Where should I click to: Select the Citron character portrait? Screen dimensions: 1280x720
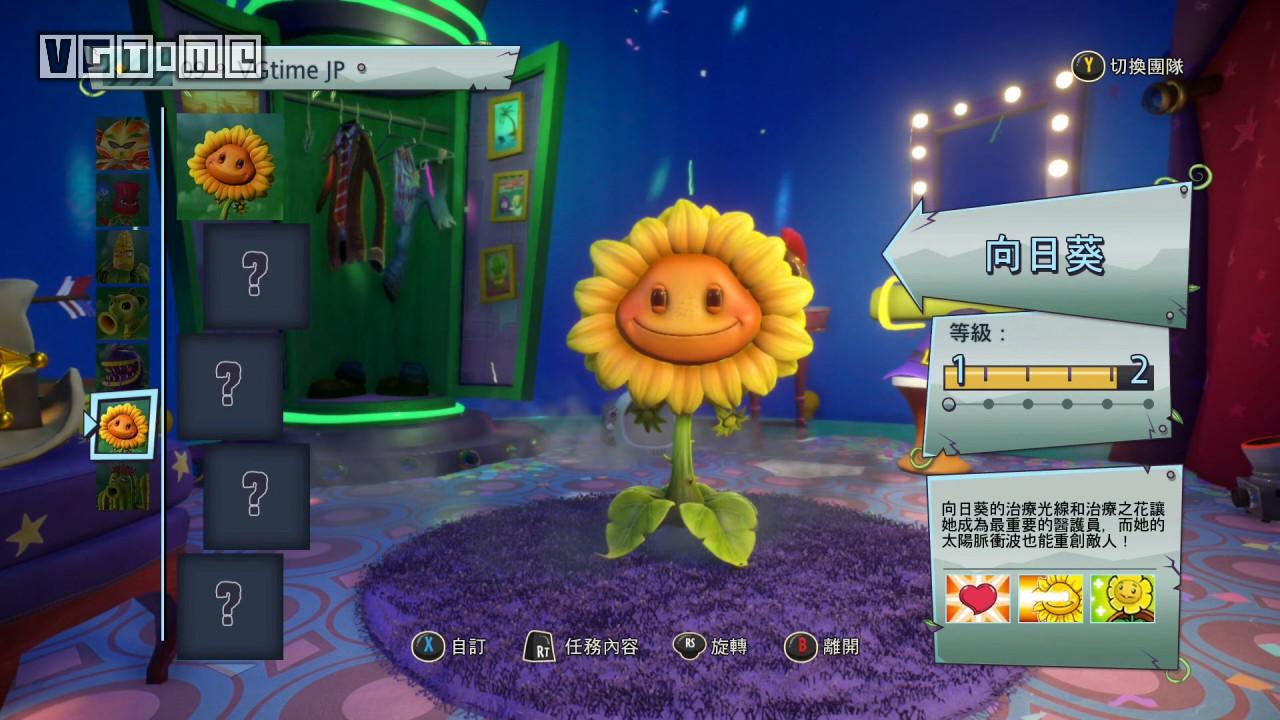(x=122, y=143)
